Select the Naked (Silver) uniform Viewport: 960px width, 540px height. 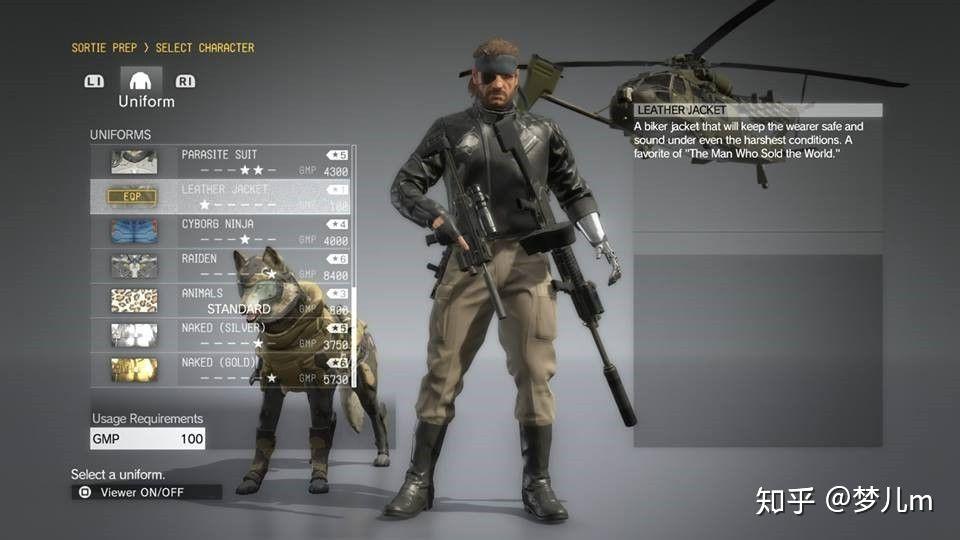220,335
